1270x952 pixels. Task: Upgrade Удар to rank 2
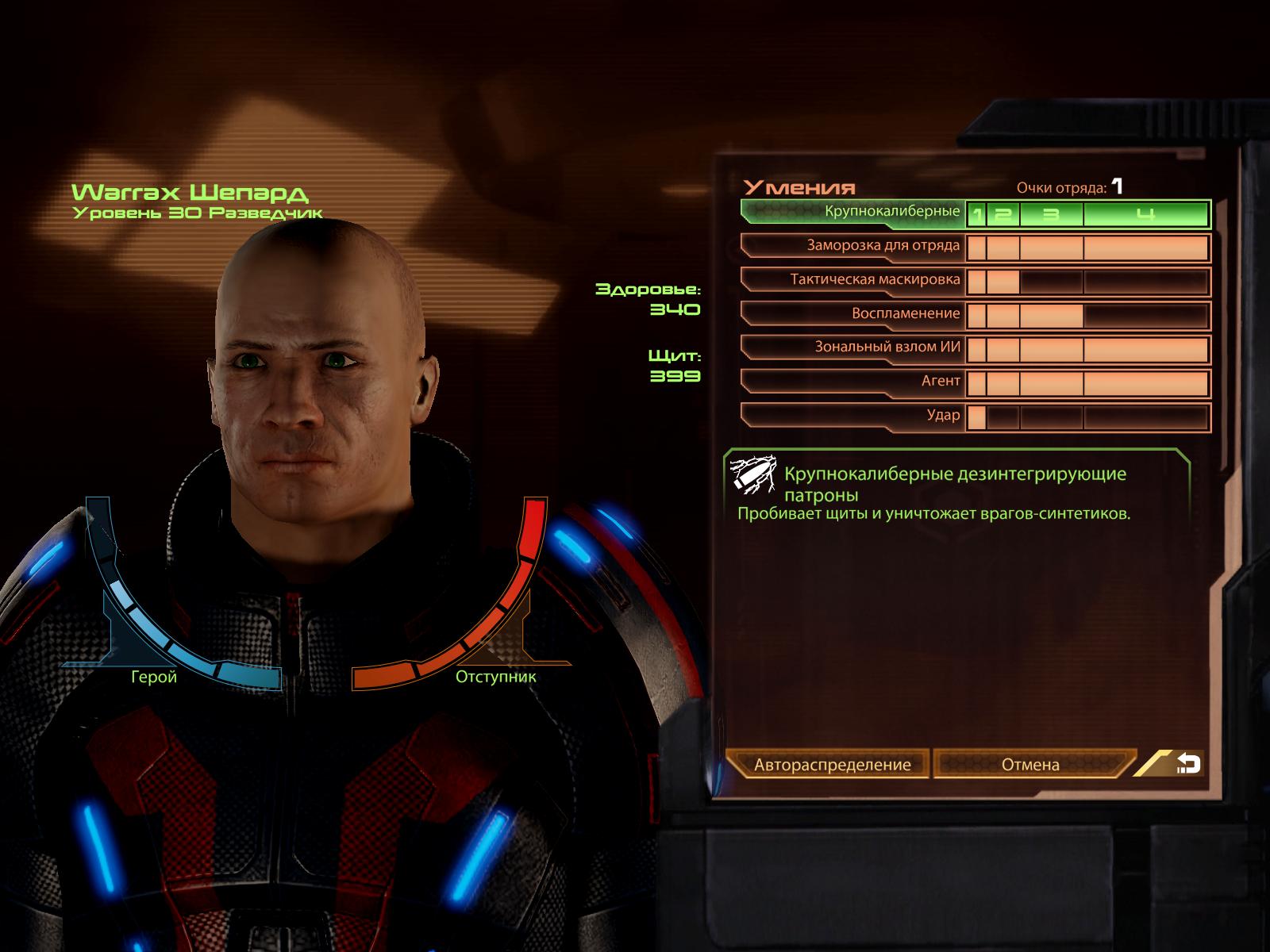point(1003,417)
